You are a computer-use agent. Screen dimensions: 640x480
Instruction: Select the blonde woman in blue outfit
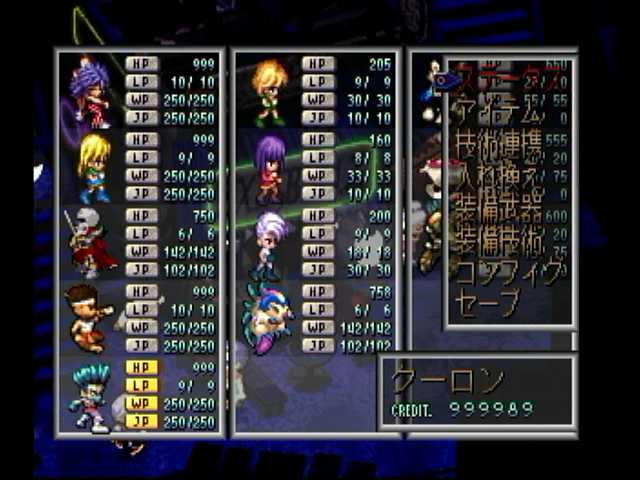click(x=95, y=166)
